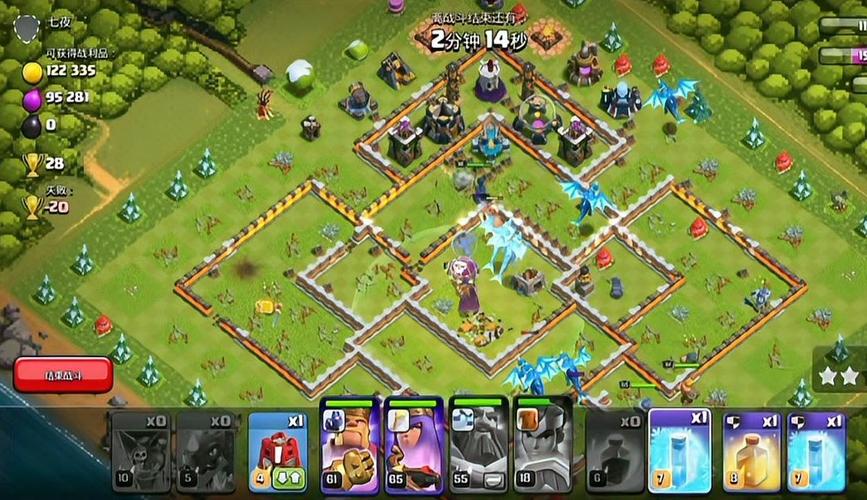Select the depleted grey spell slot
This screenshot has width=867, height=500.
click(612, 452)
